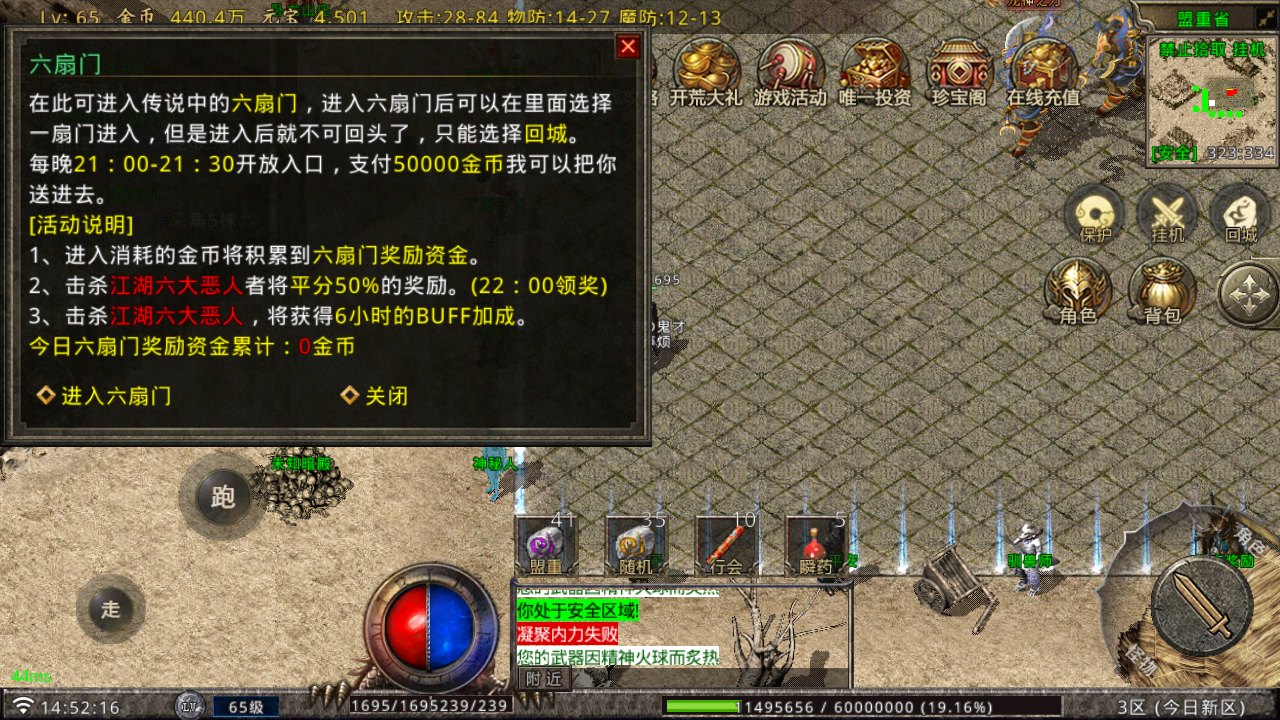
Task: Expand the 附近 chat channel selector
Action: [x=544, y=677]
